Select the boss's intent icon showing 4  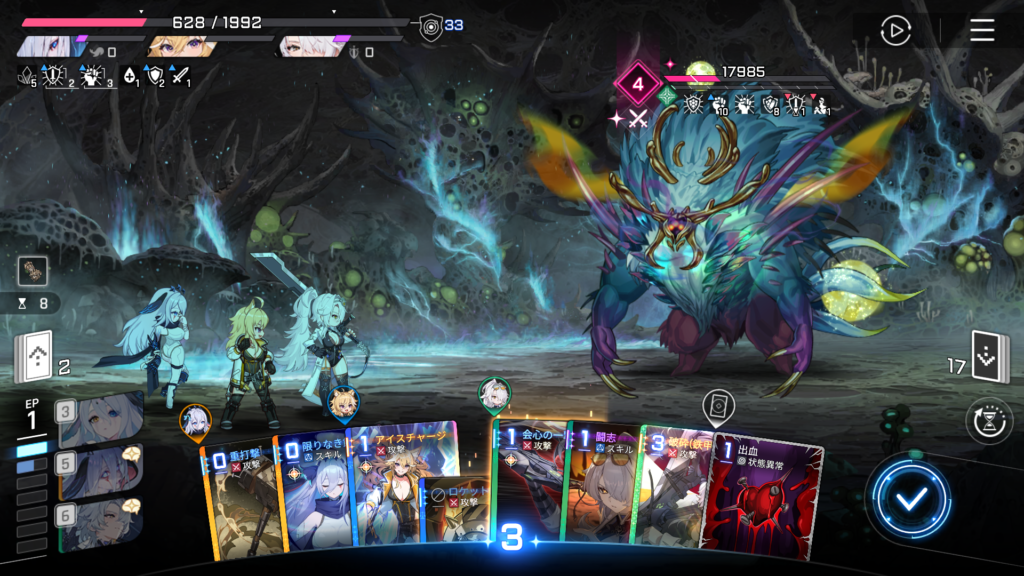coord(637,84)
